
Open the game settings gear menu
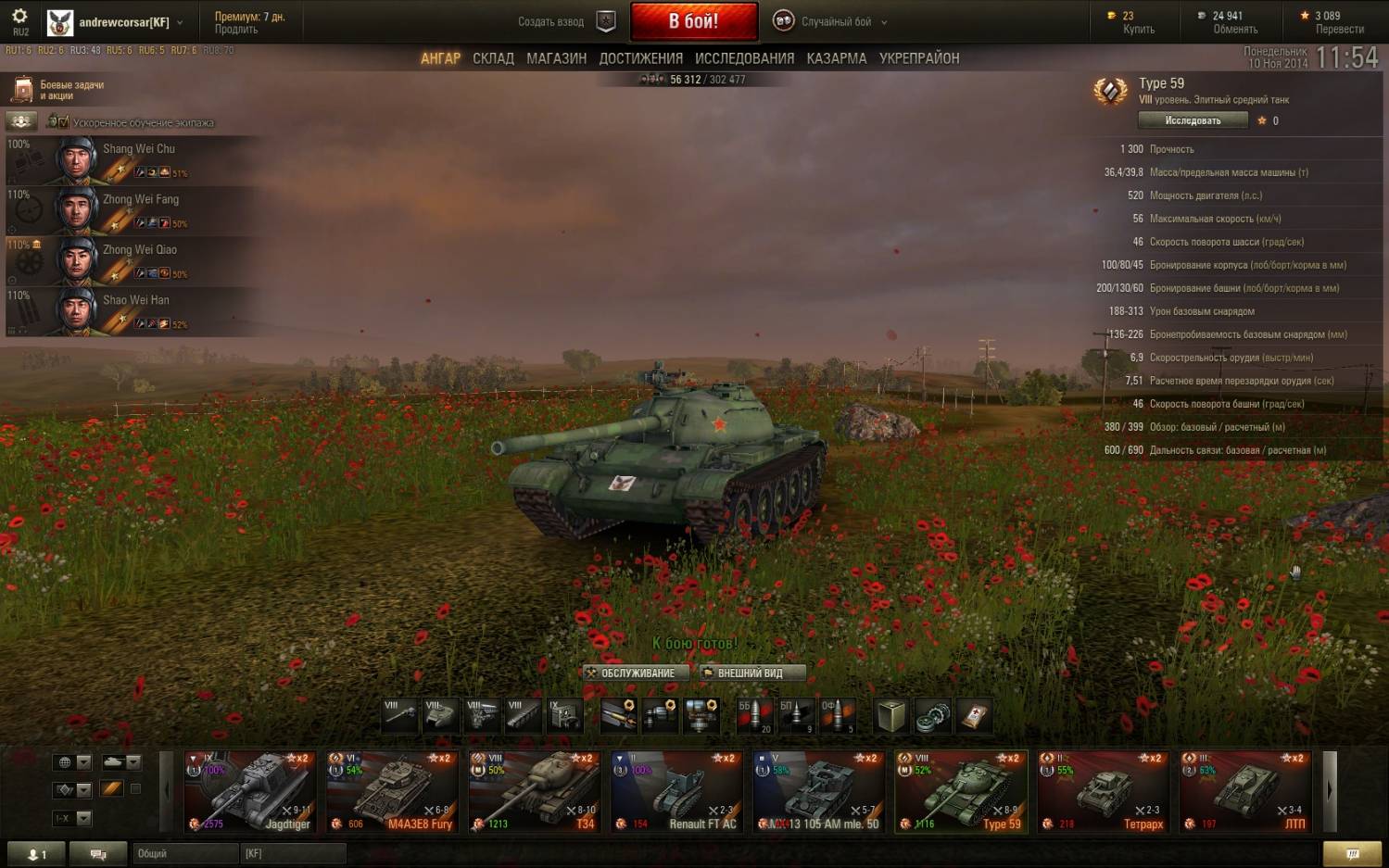(19, 17)
